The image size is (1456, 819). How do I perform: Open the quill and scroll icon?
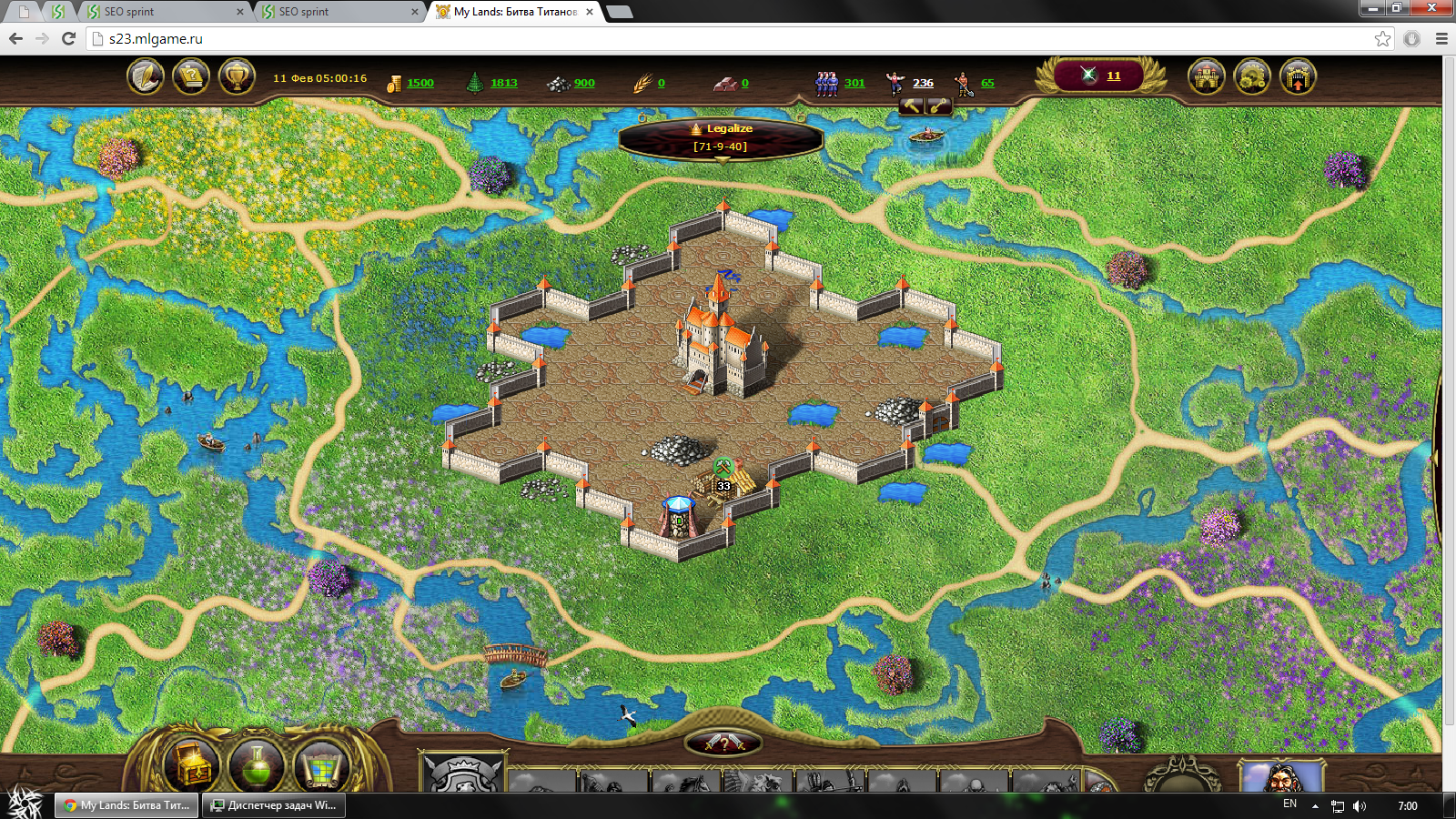(145, 76)
